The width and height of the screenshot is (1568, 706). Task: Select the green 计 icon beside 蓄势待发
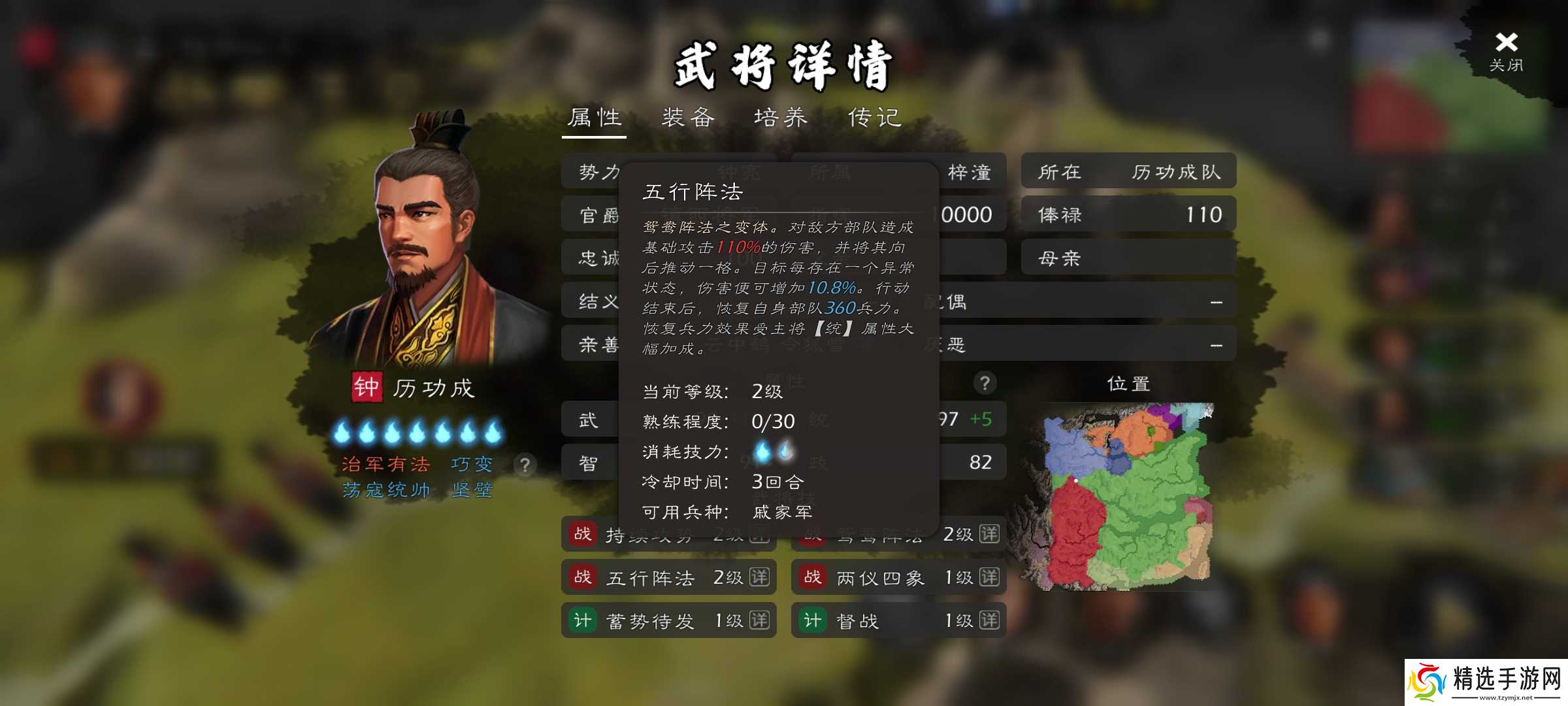point(583,621)
